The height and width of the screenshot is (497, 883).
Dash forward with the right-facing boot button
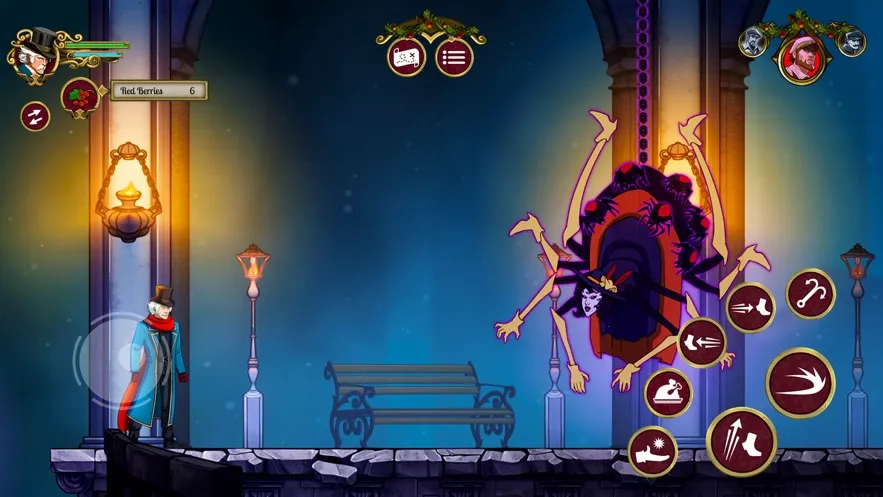pyautogui.click(x=750, y=307)
